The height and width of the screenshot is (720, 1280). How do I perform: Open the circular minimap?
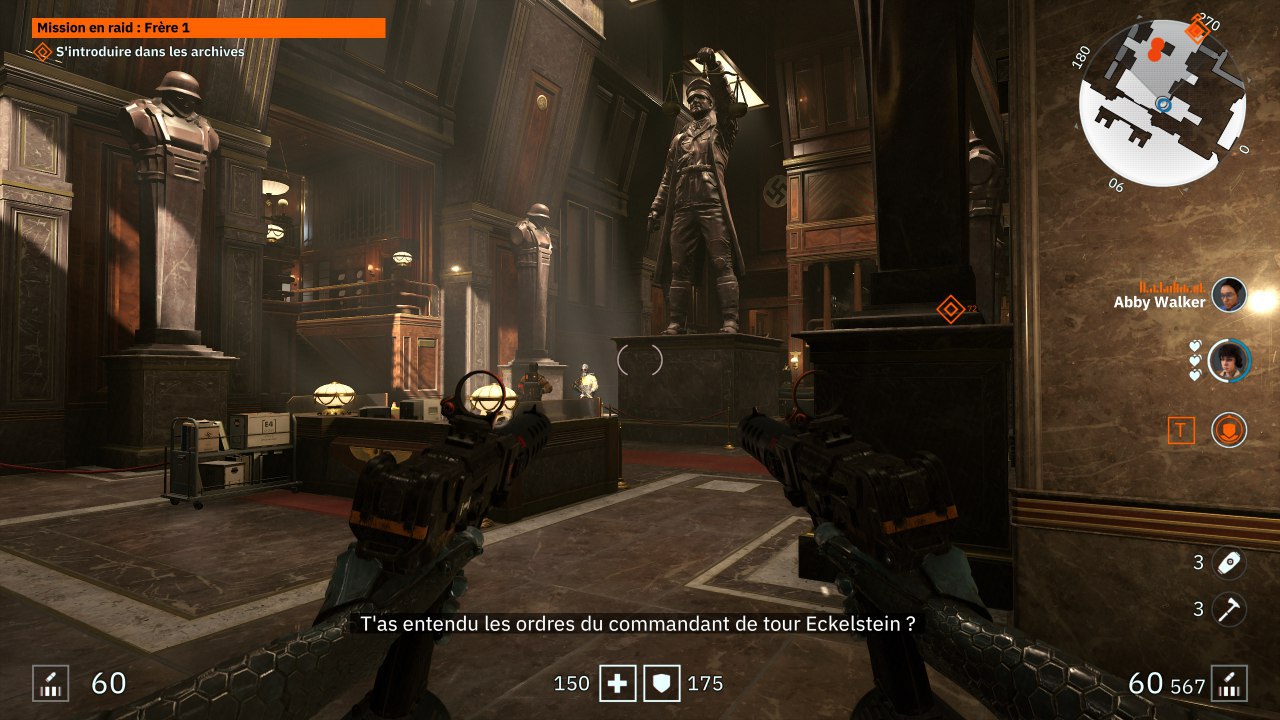click(1162, 103)
